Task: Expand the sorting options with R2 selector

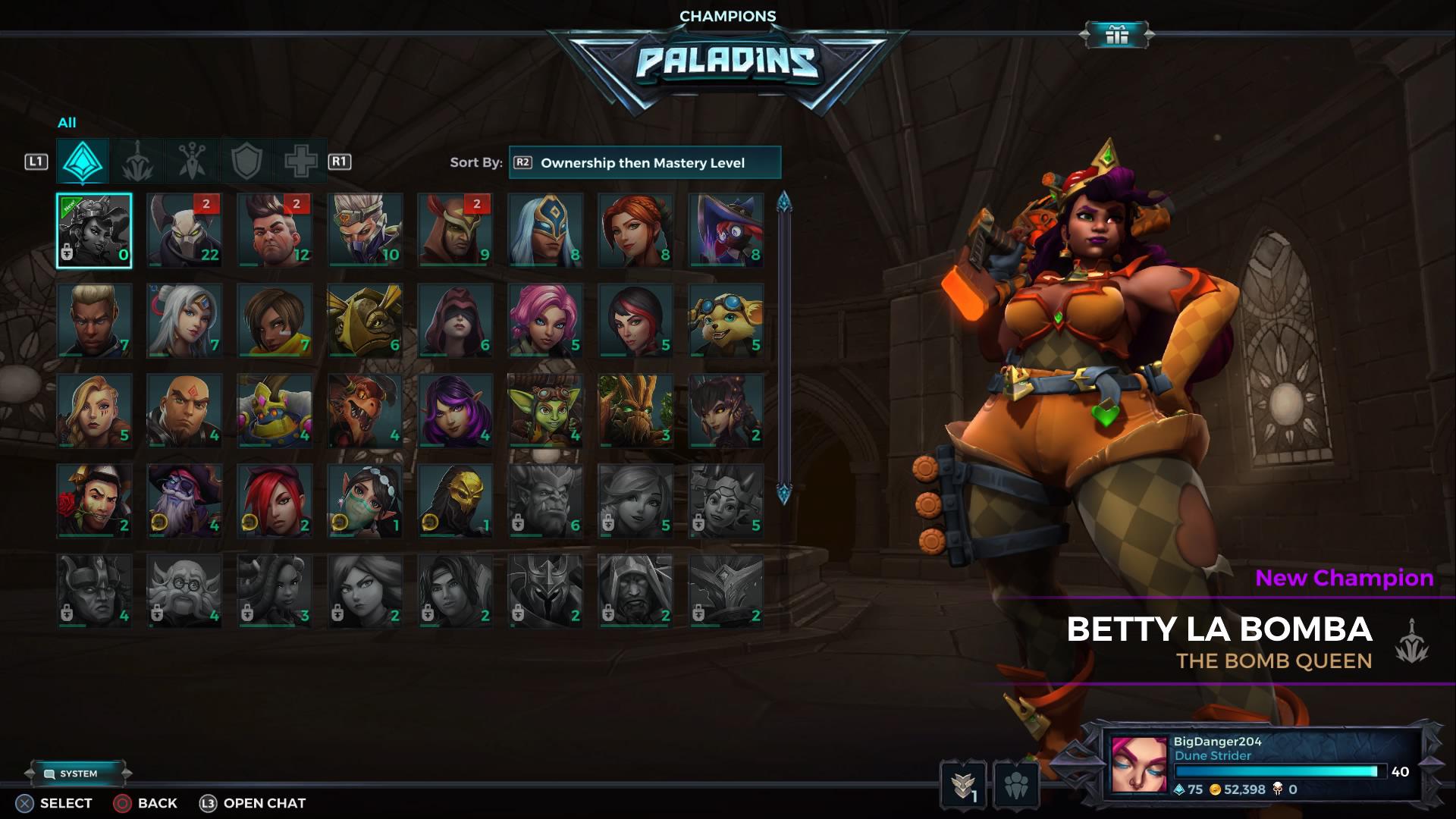Action: tap(522, 162)
